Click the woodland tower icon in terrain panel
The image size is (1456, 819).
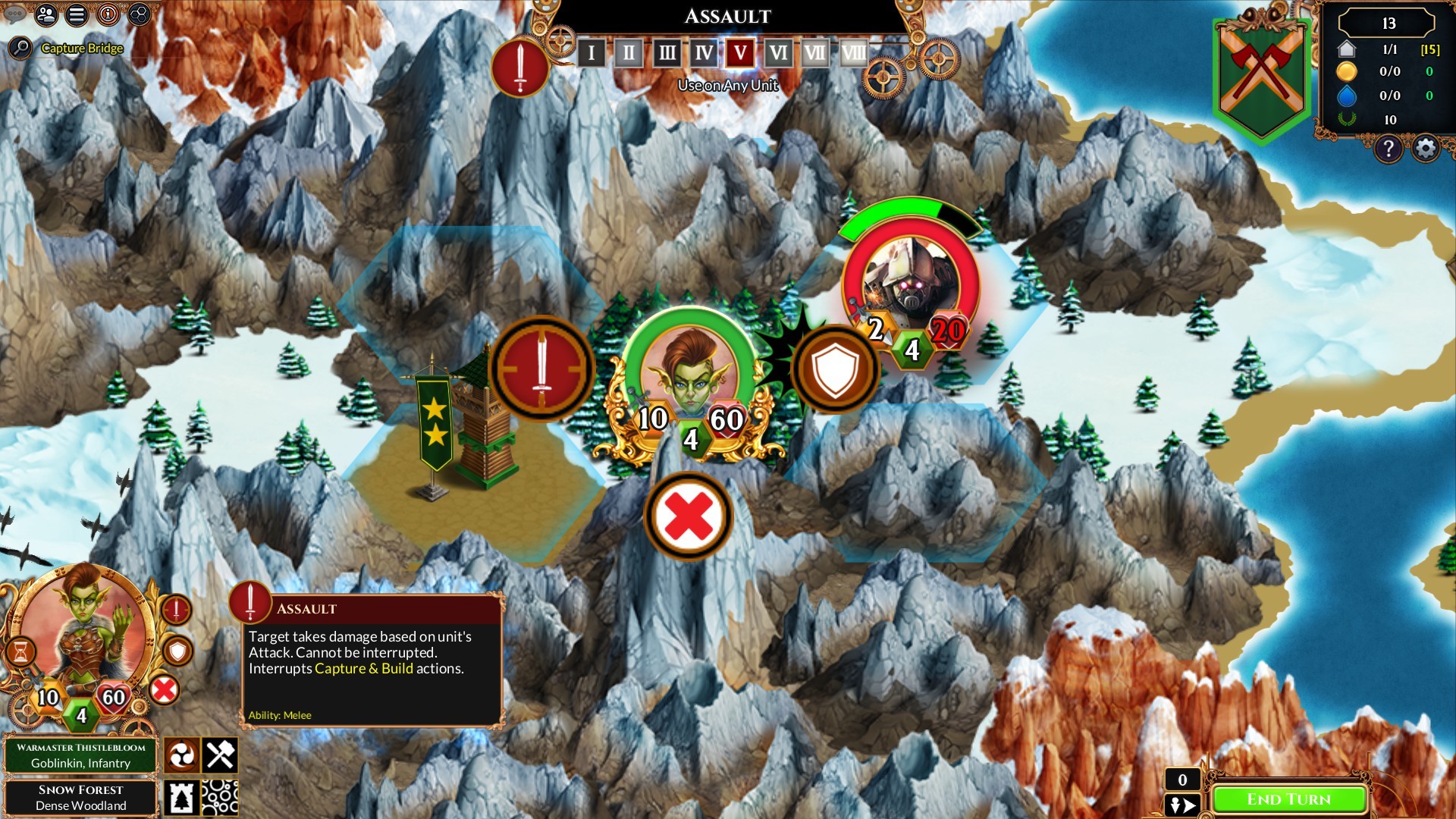(x=180, y=797)
